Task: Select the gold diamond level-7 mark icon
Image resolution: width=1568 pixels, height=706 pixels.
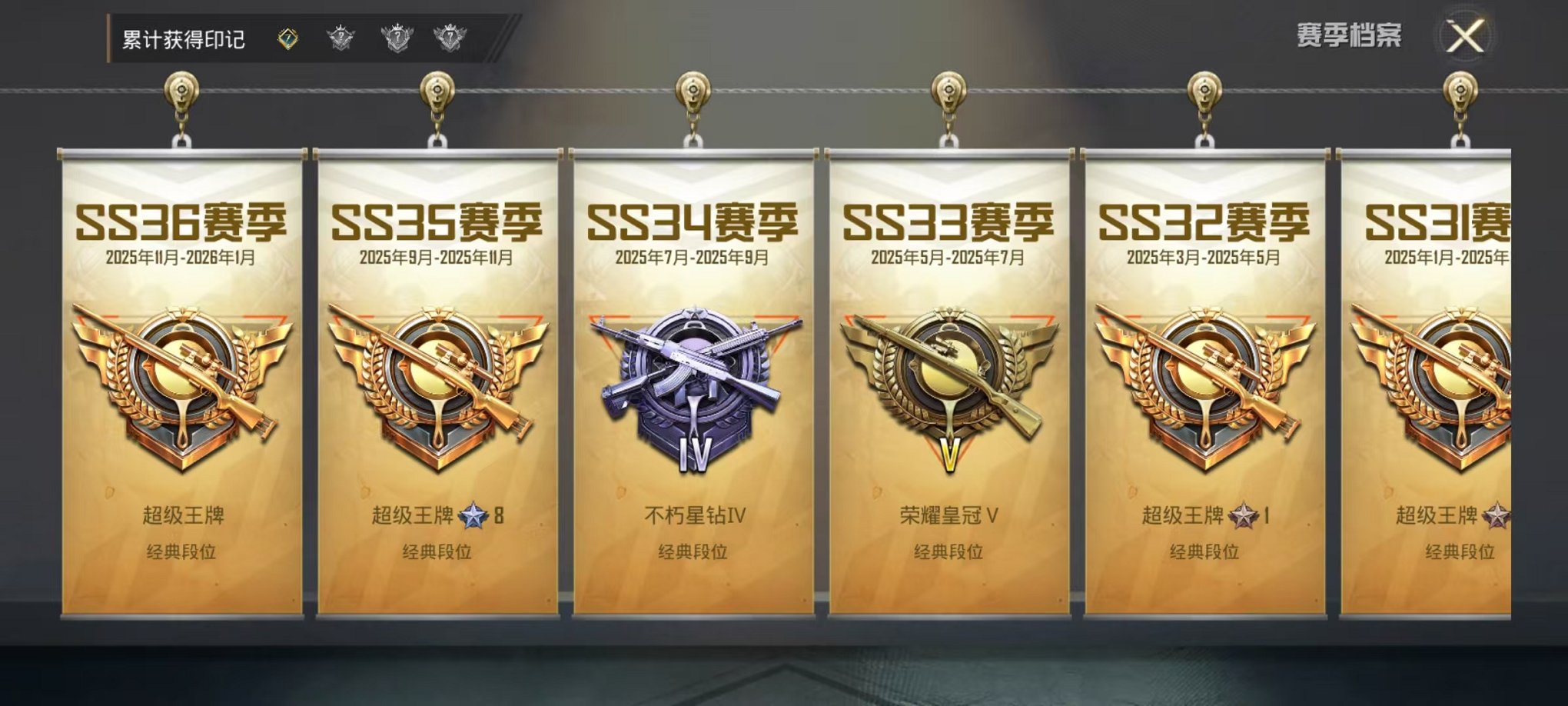Action: point(288,35)
